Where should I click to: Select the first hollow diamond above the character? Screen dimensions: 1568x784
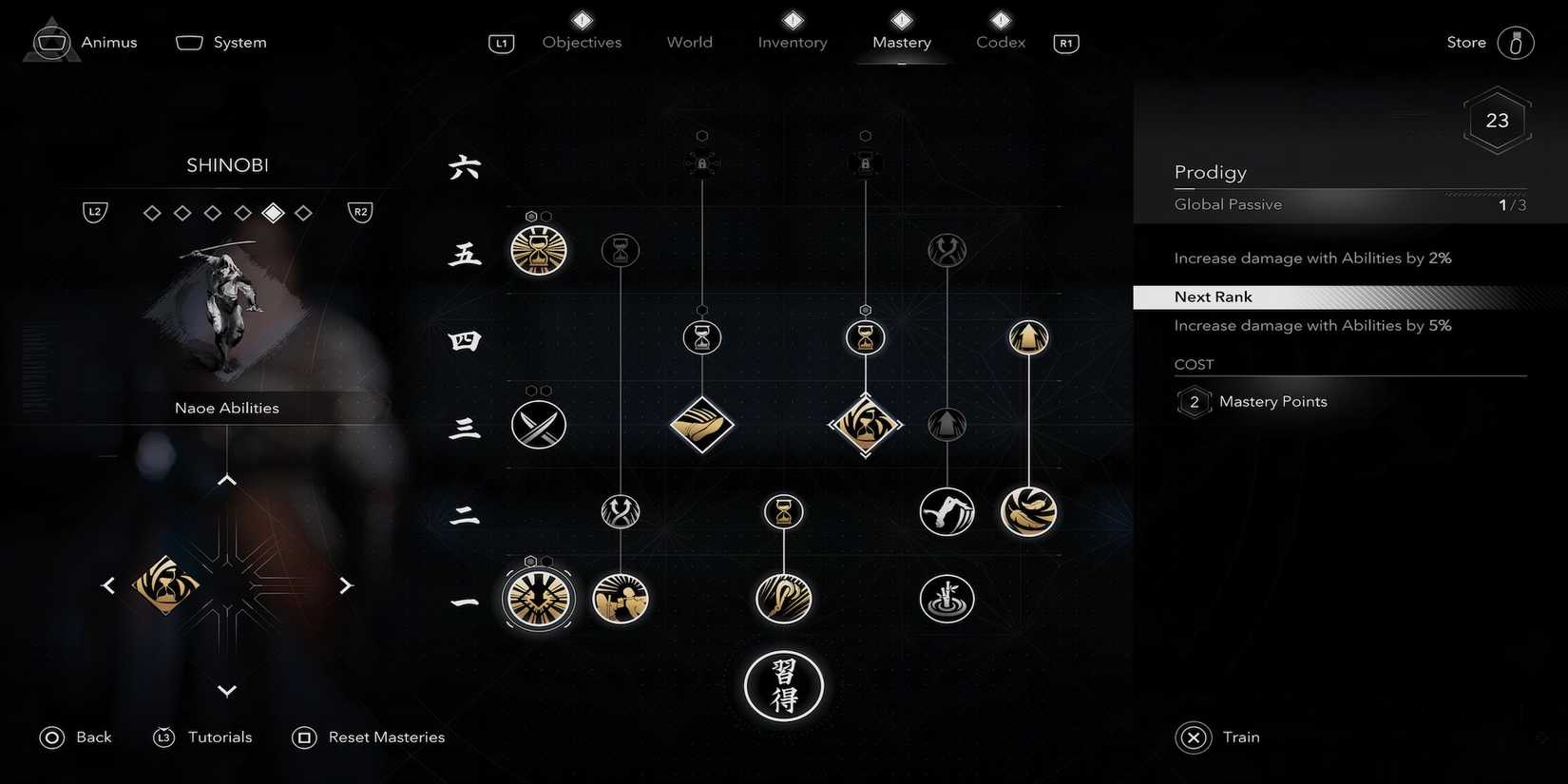click(151, 212)
